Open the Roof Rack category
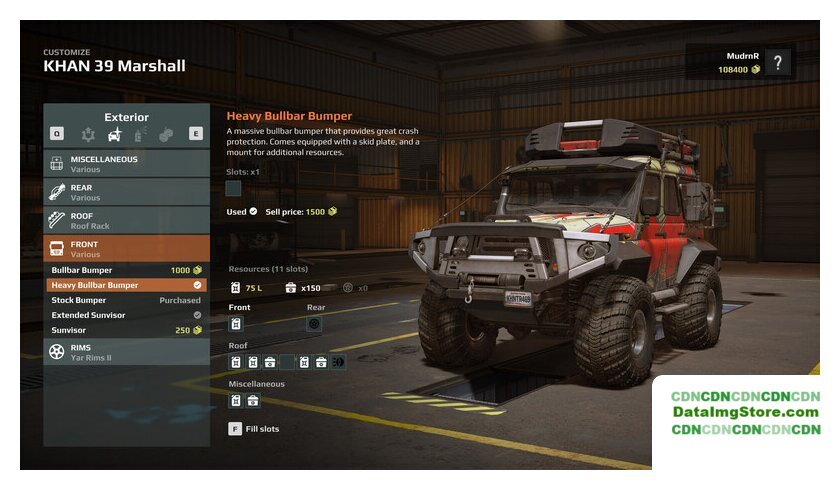The height and width of the screenshot is (490, 840). (126, 220)
